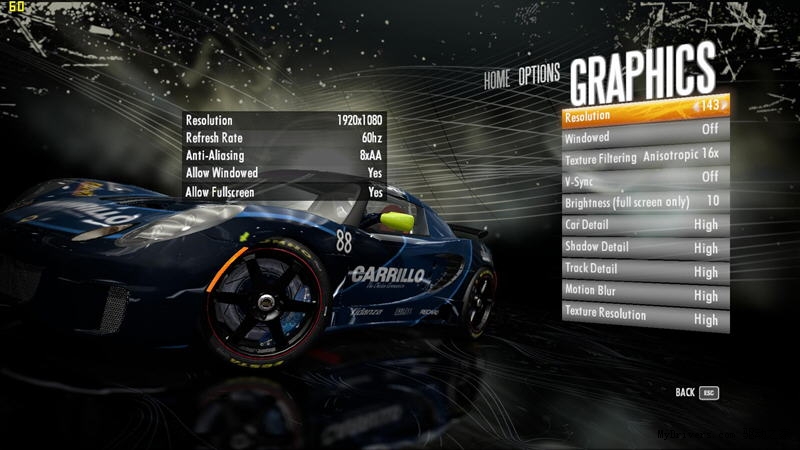Choose the Track Detail setting
This screenshot has width=800, height=450.
(645, 271)
